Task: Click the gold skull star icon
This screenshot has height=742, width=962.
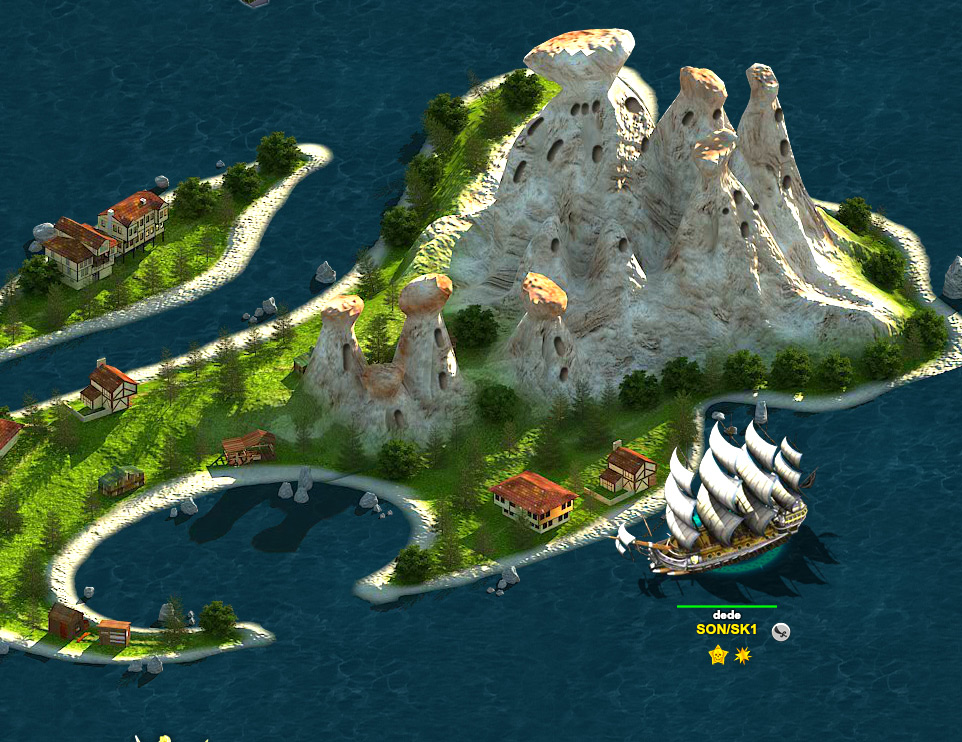Action: click(717, 655)
